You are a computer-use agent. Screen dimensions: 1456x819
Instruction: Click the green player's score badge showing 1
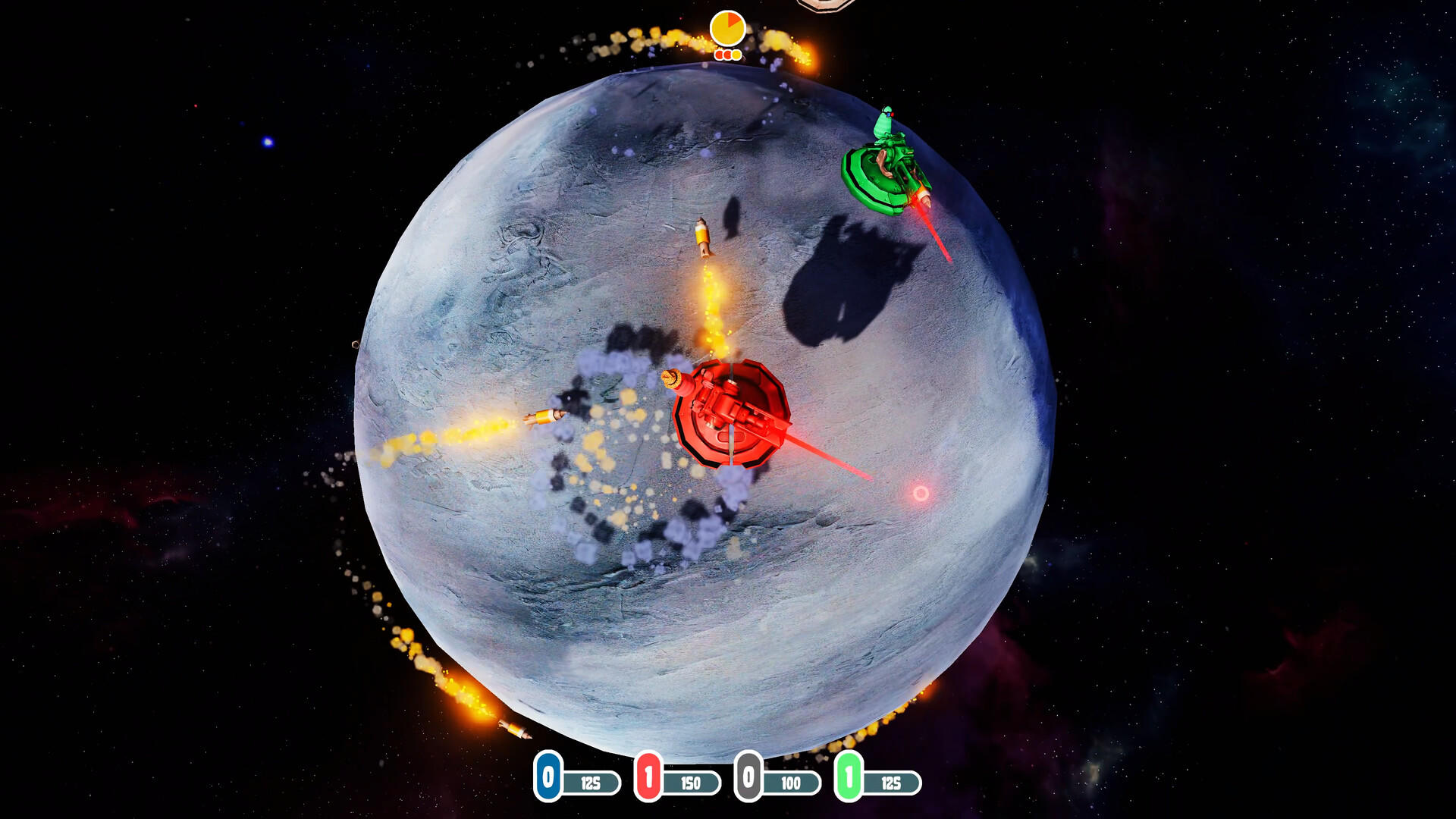(848, 777)
